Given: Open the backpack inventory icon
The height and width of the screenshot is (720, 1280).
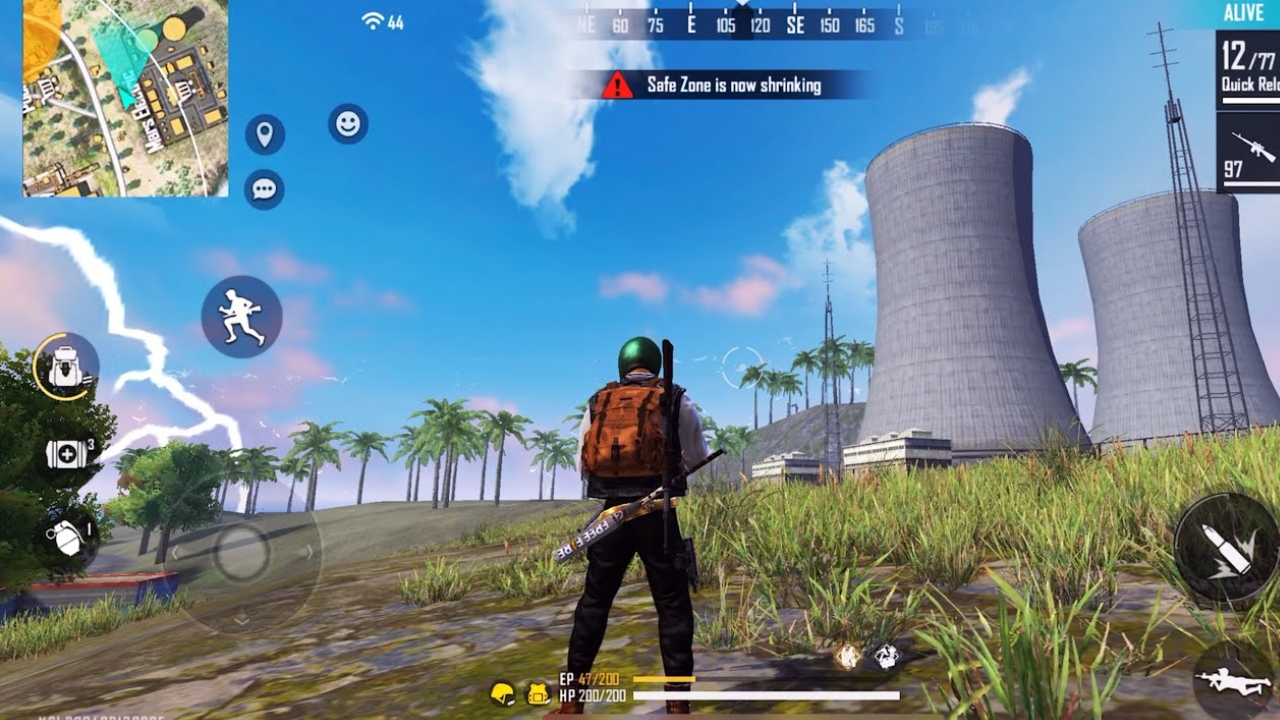Looking at the screenshot, I should tap(62, 369).
